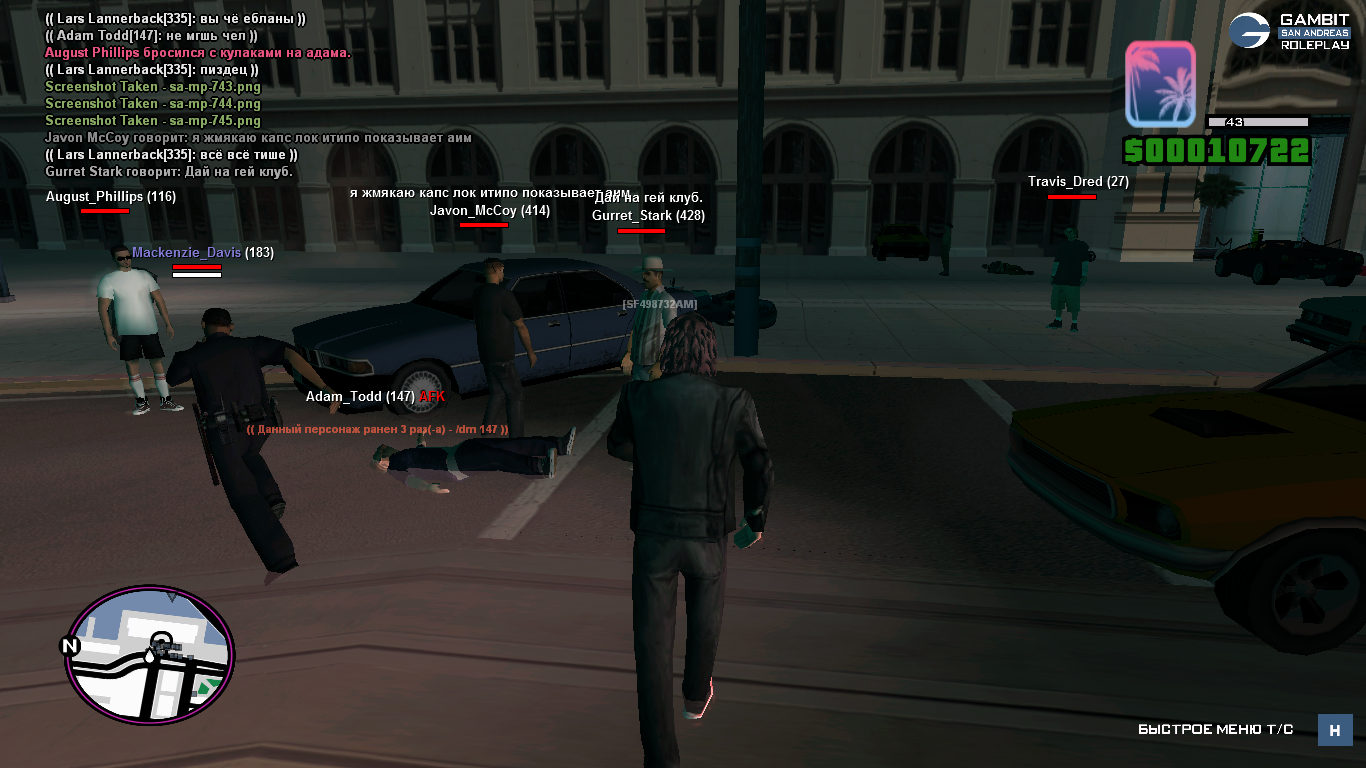
Task: Click the circular radar minimap
Action: tap(150, 654)
